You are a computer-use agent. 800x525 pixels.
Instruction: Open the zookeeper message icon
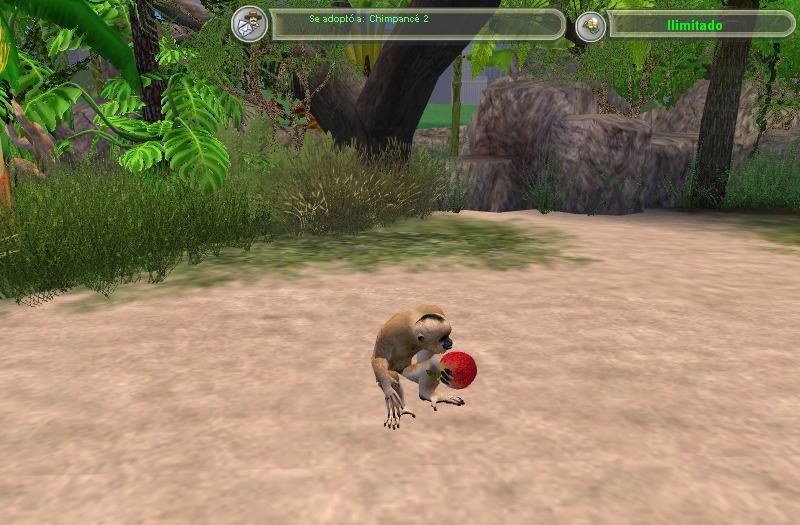pyautogui.click(x=249, y=24)
